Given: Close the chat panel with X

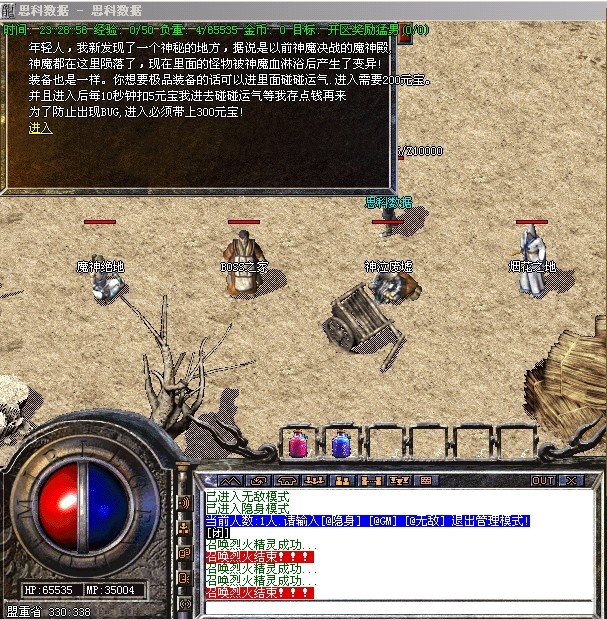Looking at the screenshot, I should point(571,481).
